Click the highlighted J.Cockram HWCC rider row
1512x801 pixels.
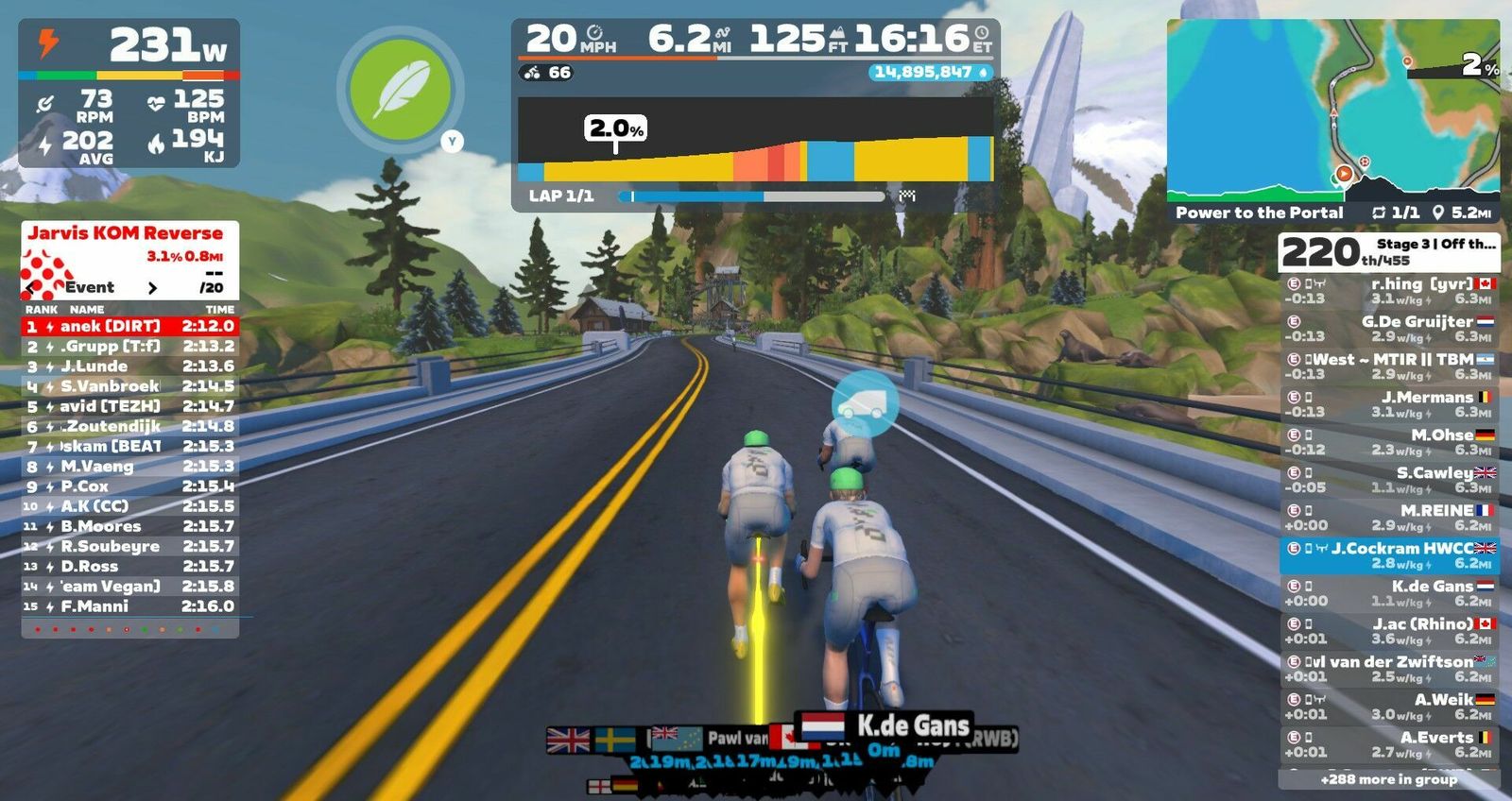click(1389, 555)
